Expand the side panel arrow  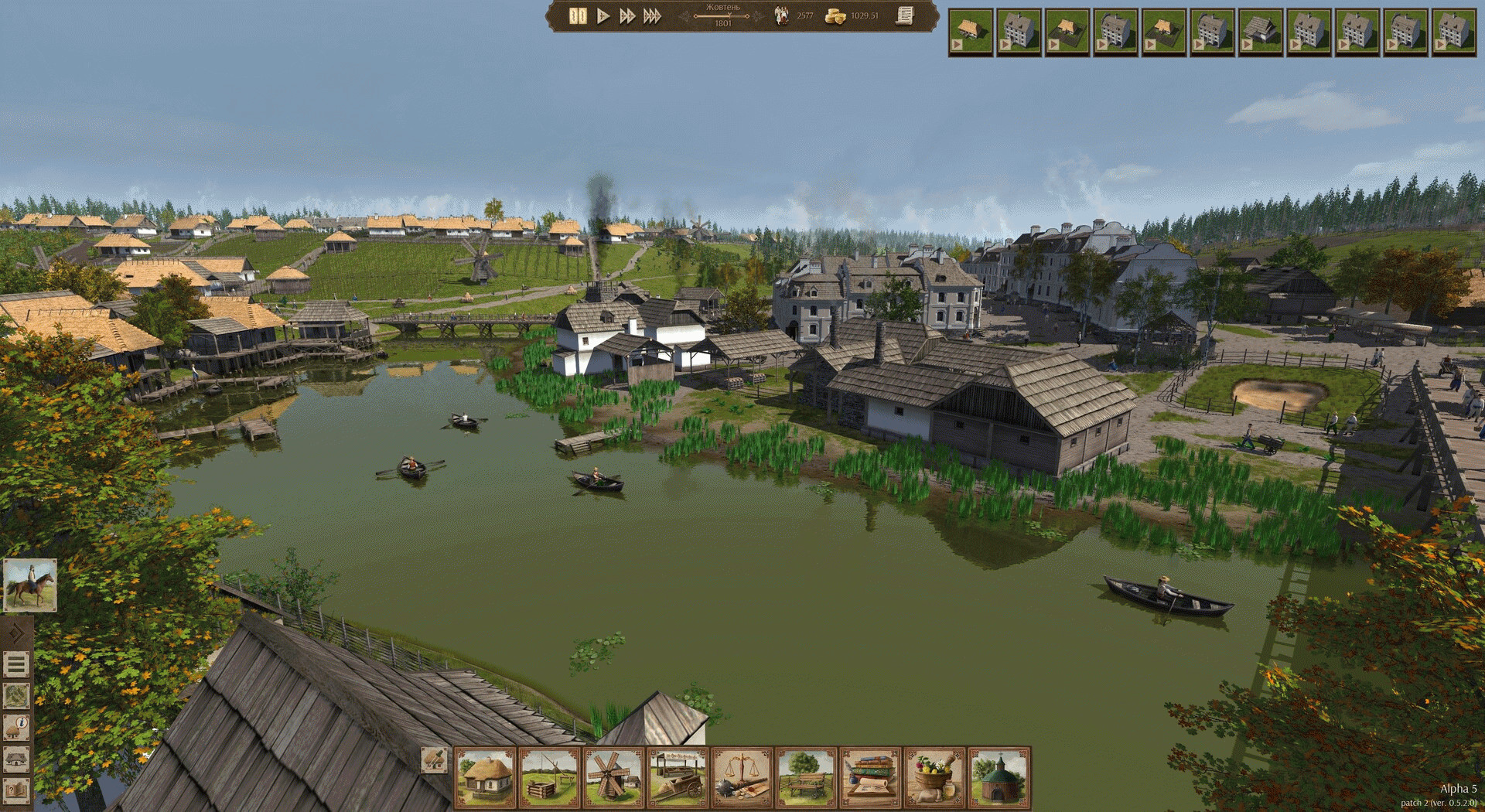coord(17,633)
